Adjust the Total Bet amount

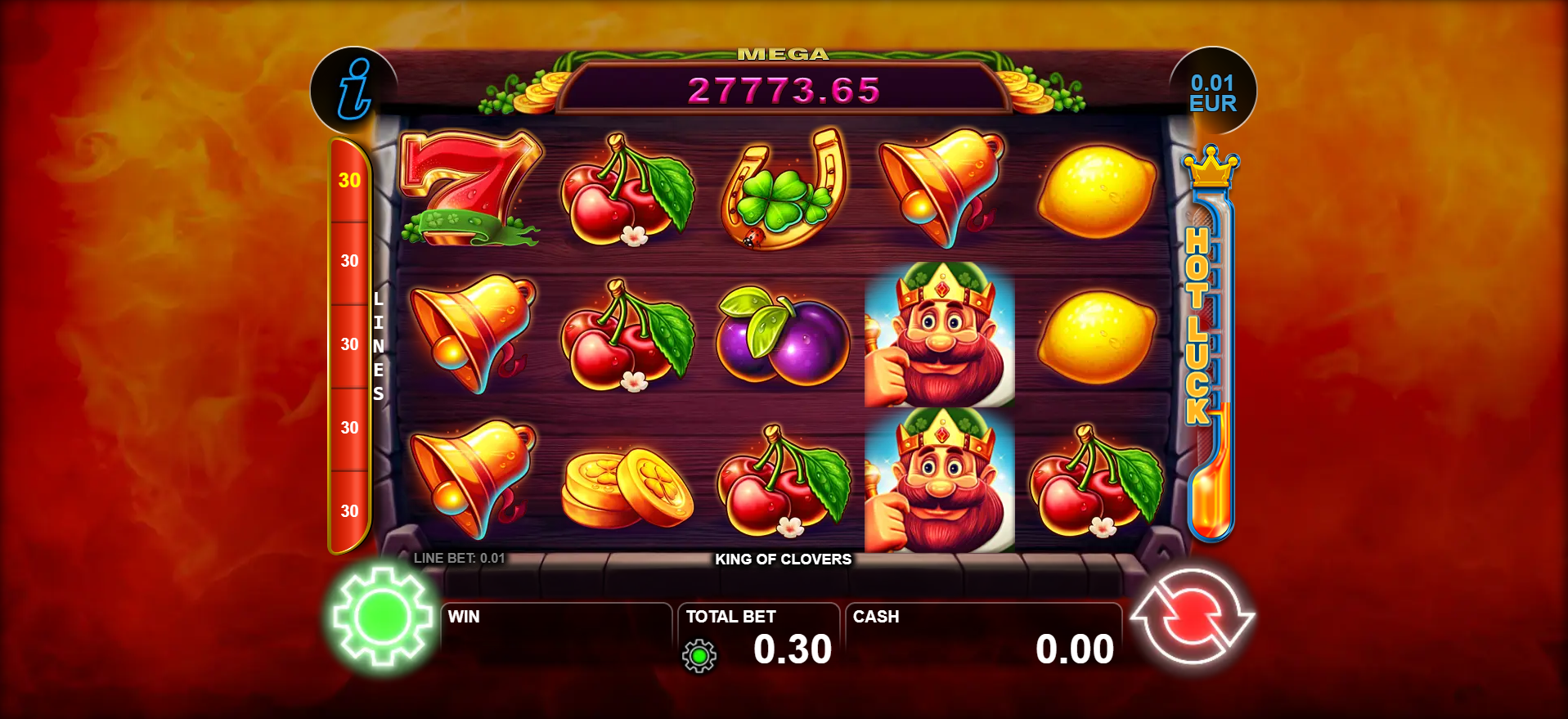pyautogui.click(x=791, y=649)
